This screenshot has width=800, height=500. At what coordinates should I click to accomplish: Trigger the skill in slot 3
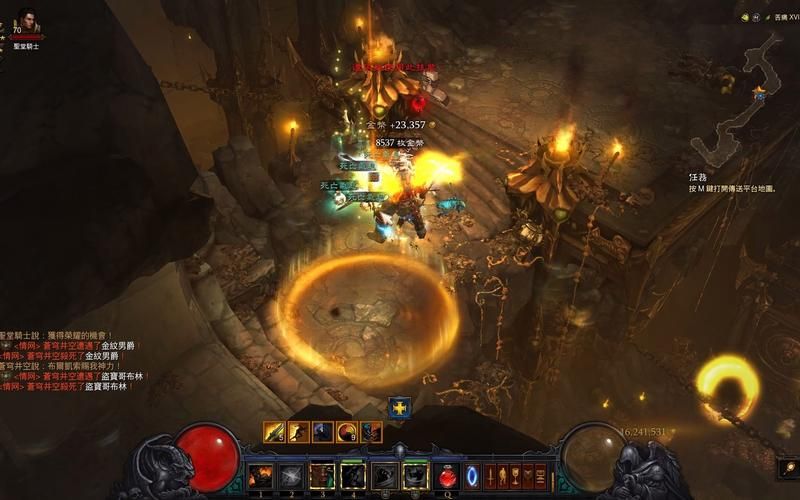click(x=322, y=476)
